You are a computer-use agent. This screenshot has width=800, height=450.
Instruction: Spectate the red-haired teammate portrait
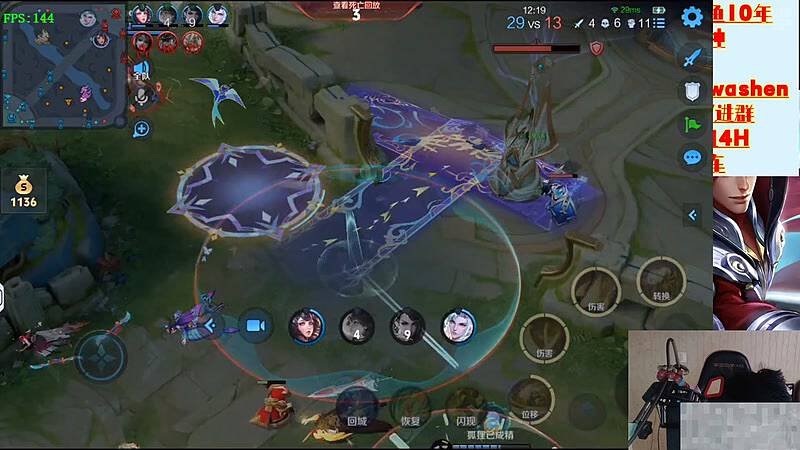coord(306,325)
